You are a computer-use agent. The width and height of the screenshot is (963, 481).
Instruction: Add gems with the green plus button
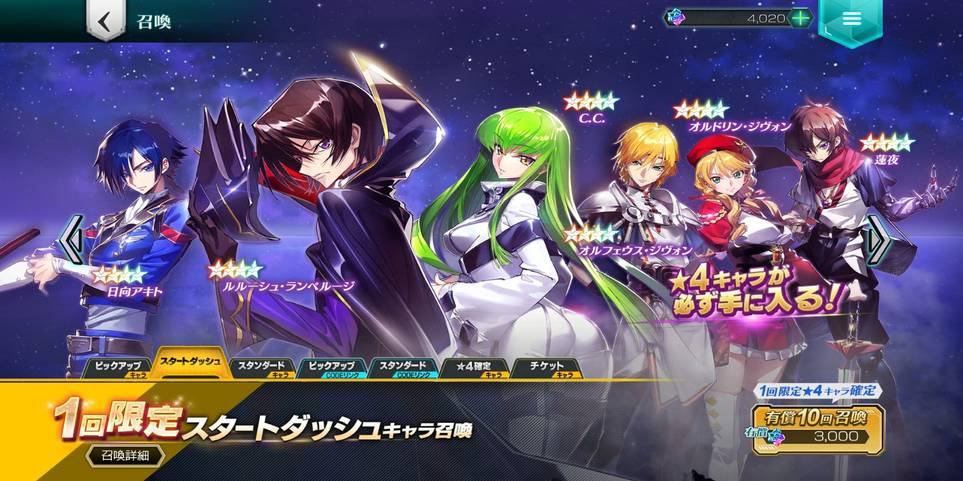(800, 18)
